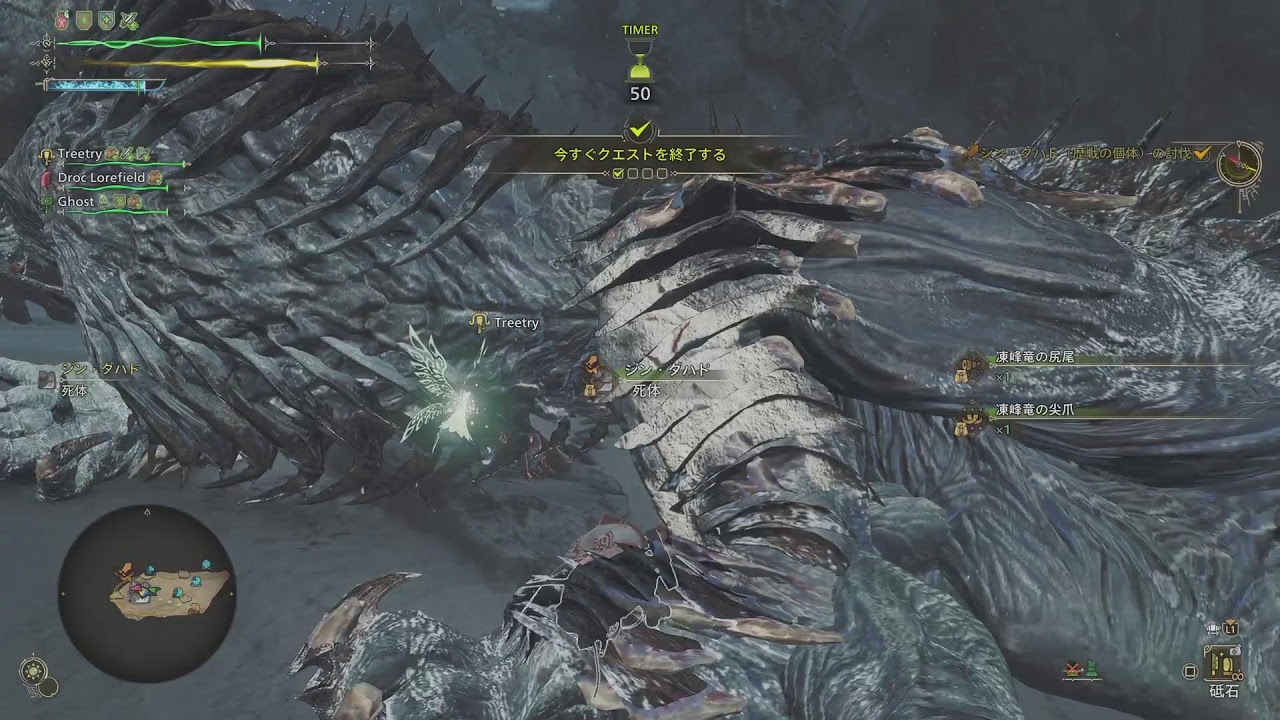Select Treetry in the party list
Viewport: 1280px width, 720px height.
(80, 154)
